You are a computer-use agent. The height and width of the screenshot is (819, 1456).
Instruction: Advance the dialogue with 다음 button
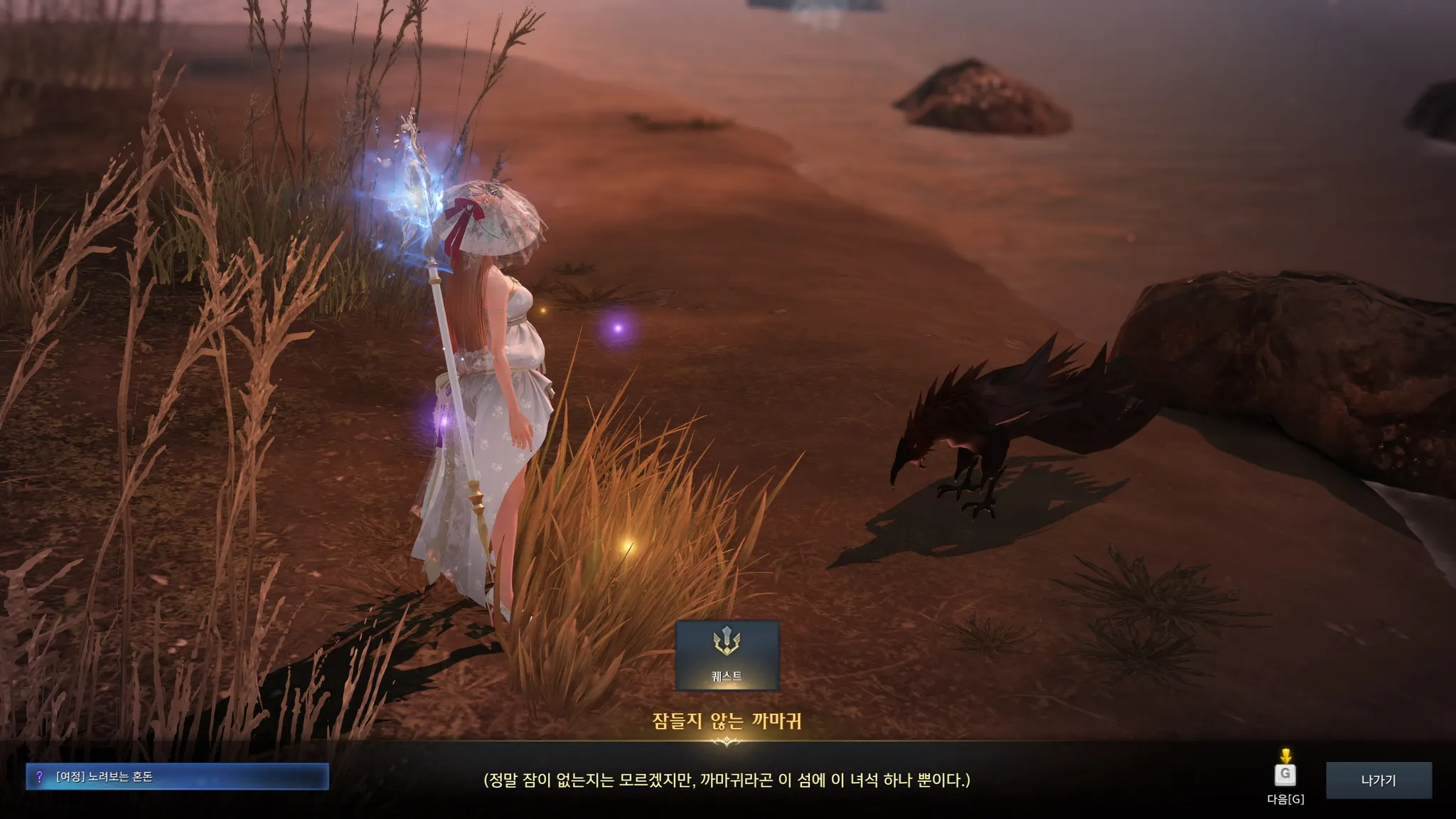pos(1285,775)
